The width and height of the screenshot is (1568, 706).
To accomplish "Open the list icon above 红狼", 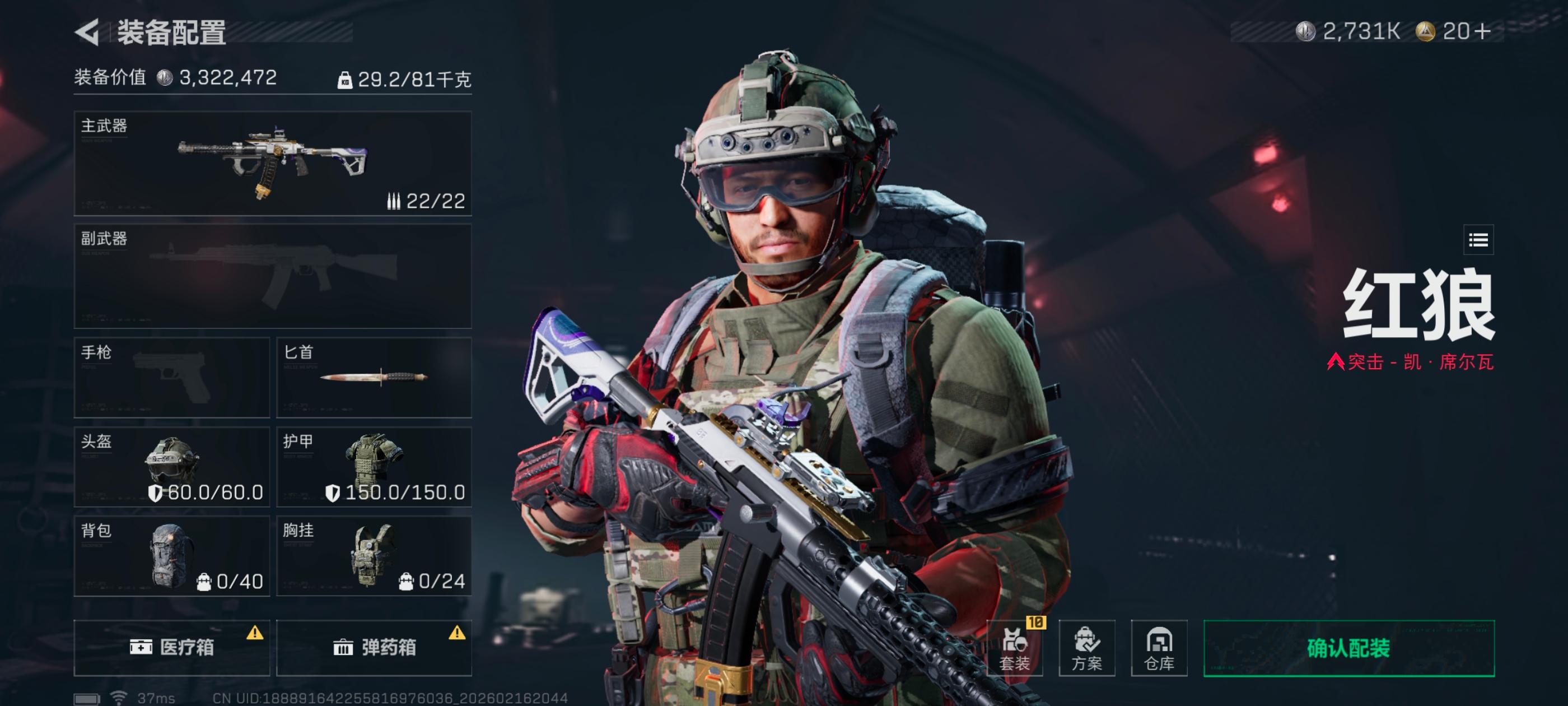I will tap(1478, 240).
